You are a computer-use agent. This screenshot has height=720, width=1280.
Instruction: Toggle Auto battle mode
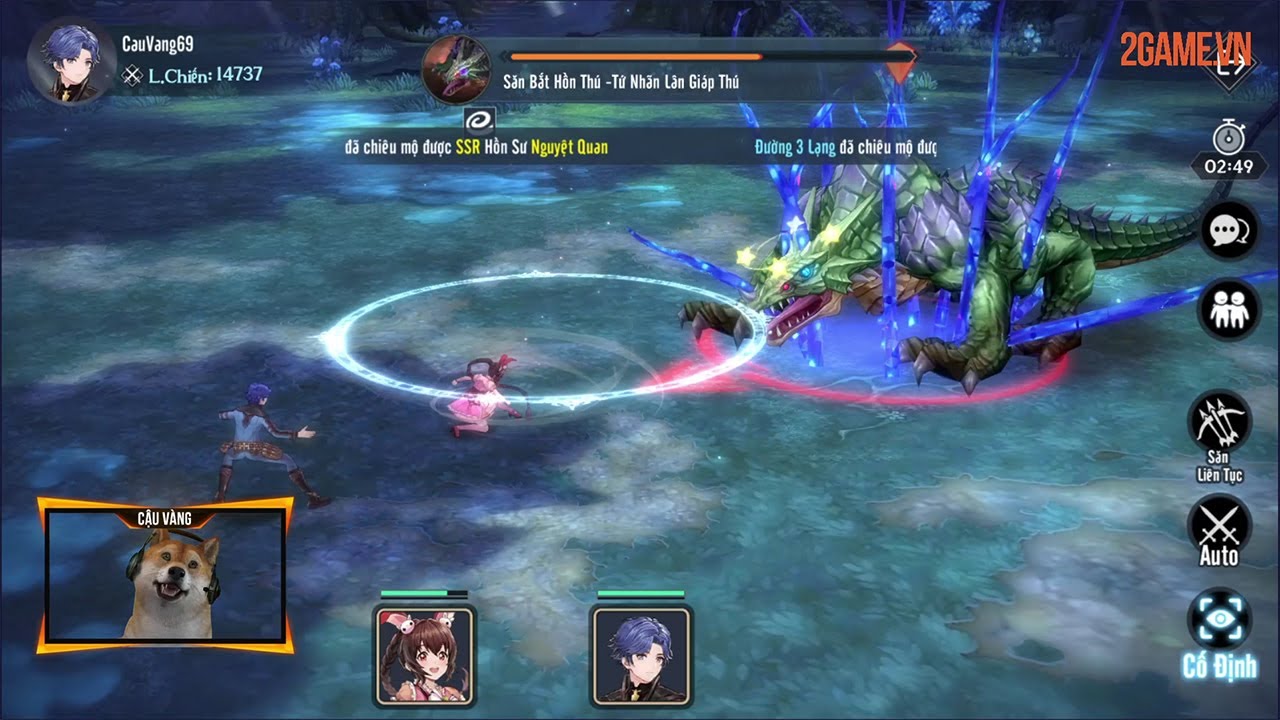pyautogui.click(x=1218, y=527)
